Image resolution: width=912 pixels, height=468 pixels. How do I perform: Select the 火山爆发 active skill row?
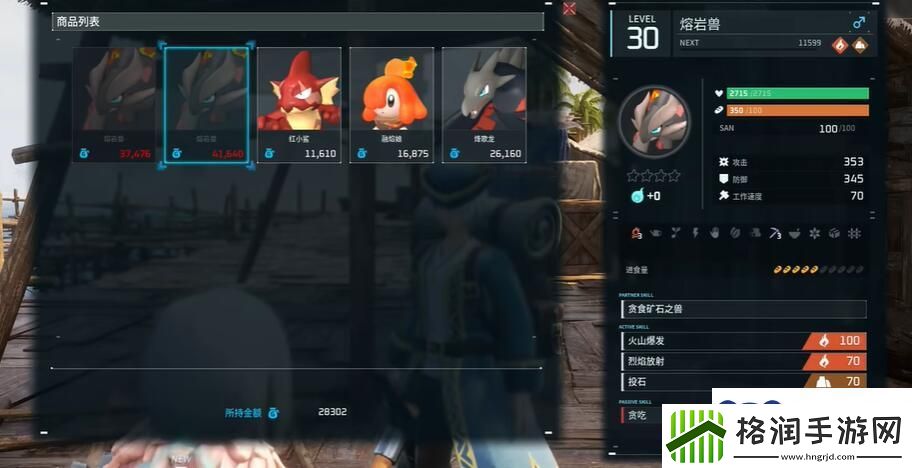coord(743,341)
